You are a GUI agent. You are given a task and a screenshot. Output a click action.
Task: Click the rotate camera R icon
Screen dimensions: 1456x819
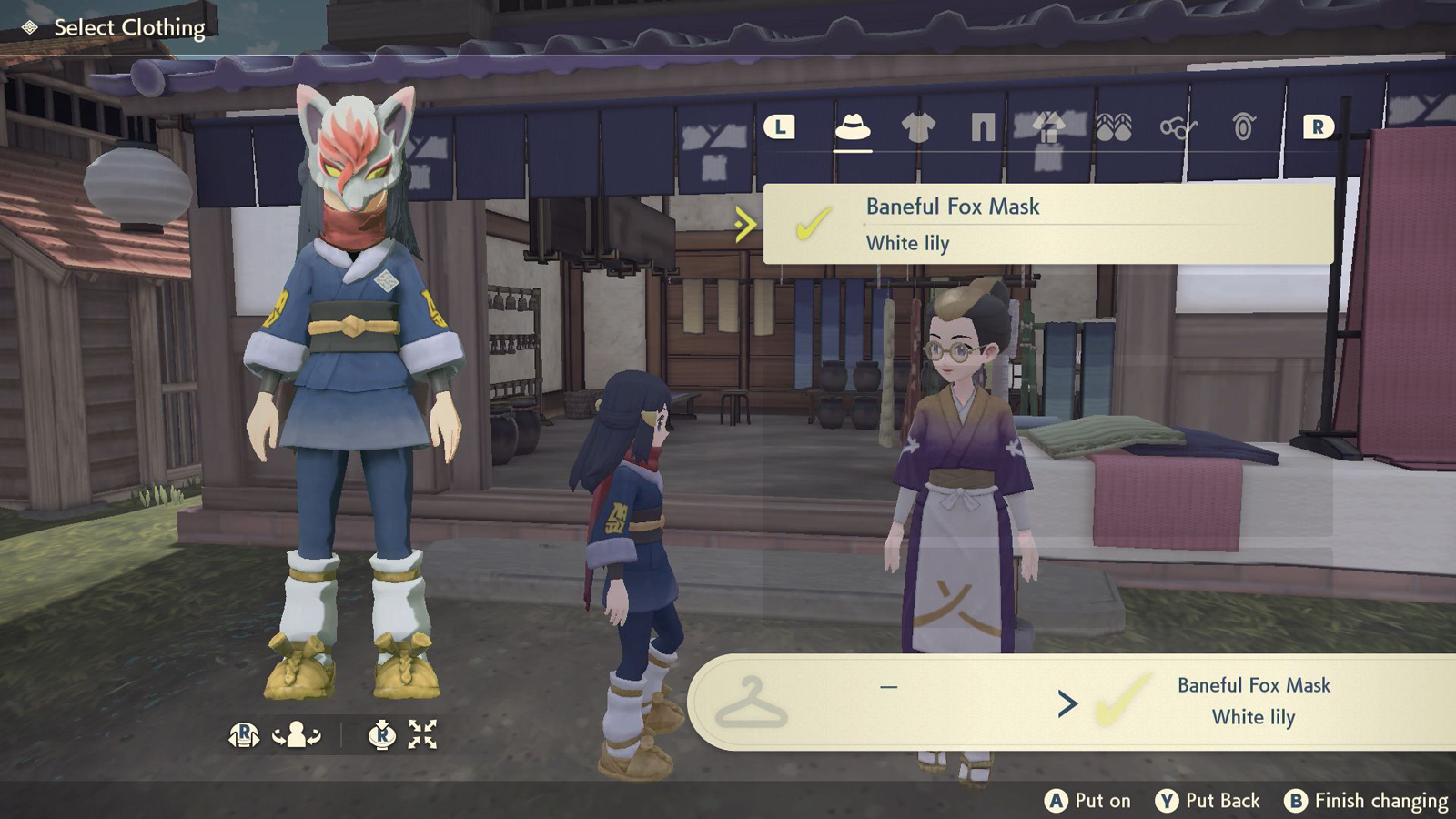244,733
